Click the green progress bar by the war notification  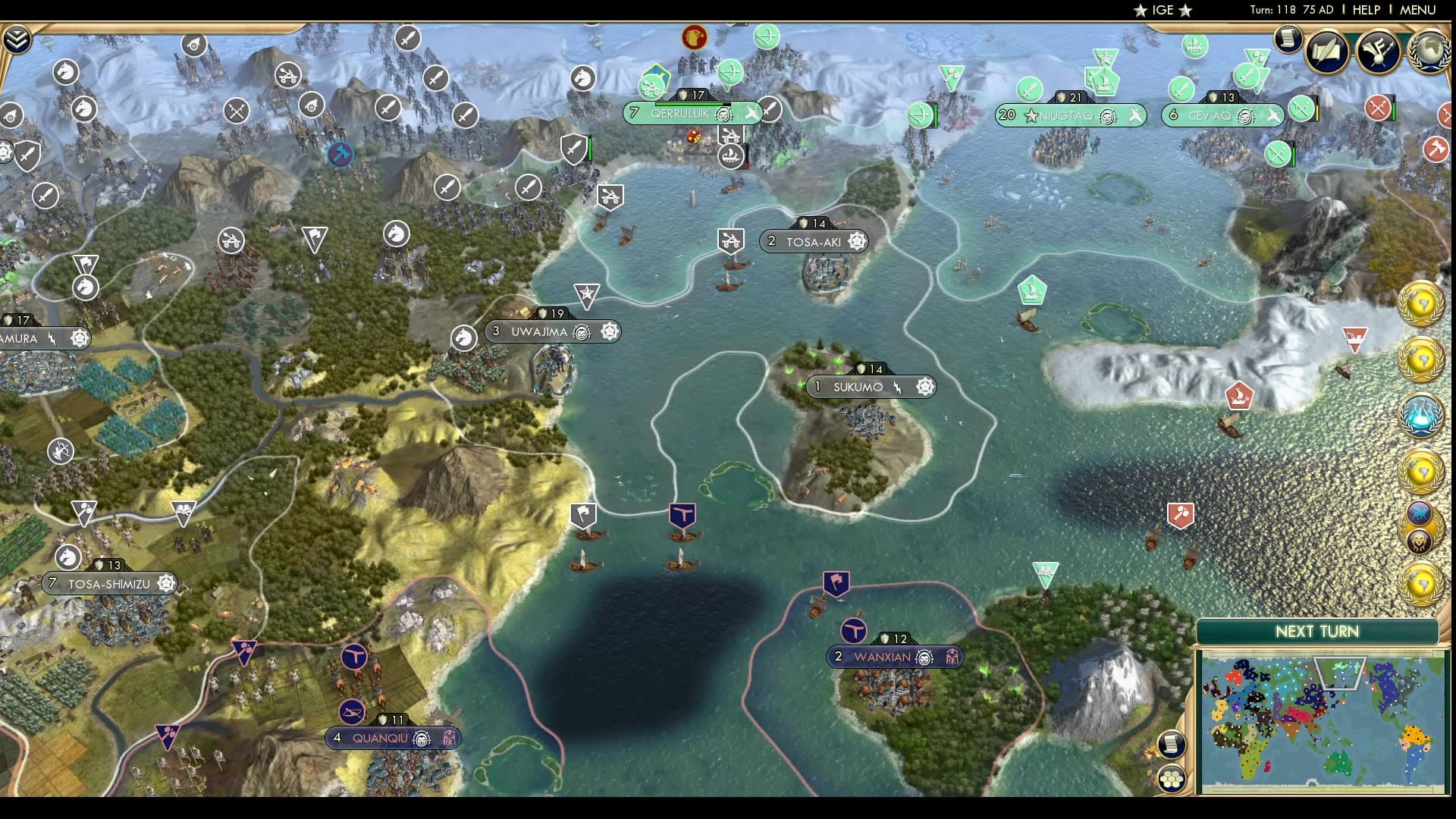point(1394,111)
